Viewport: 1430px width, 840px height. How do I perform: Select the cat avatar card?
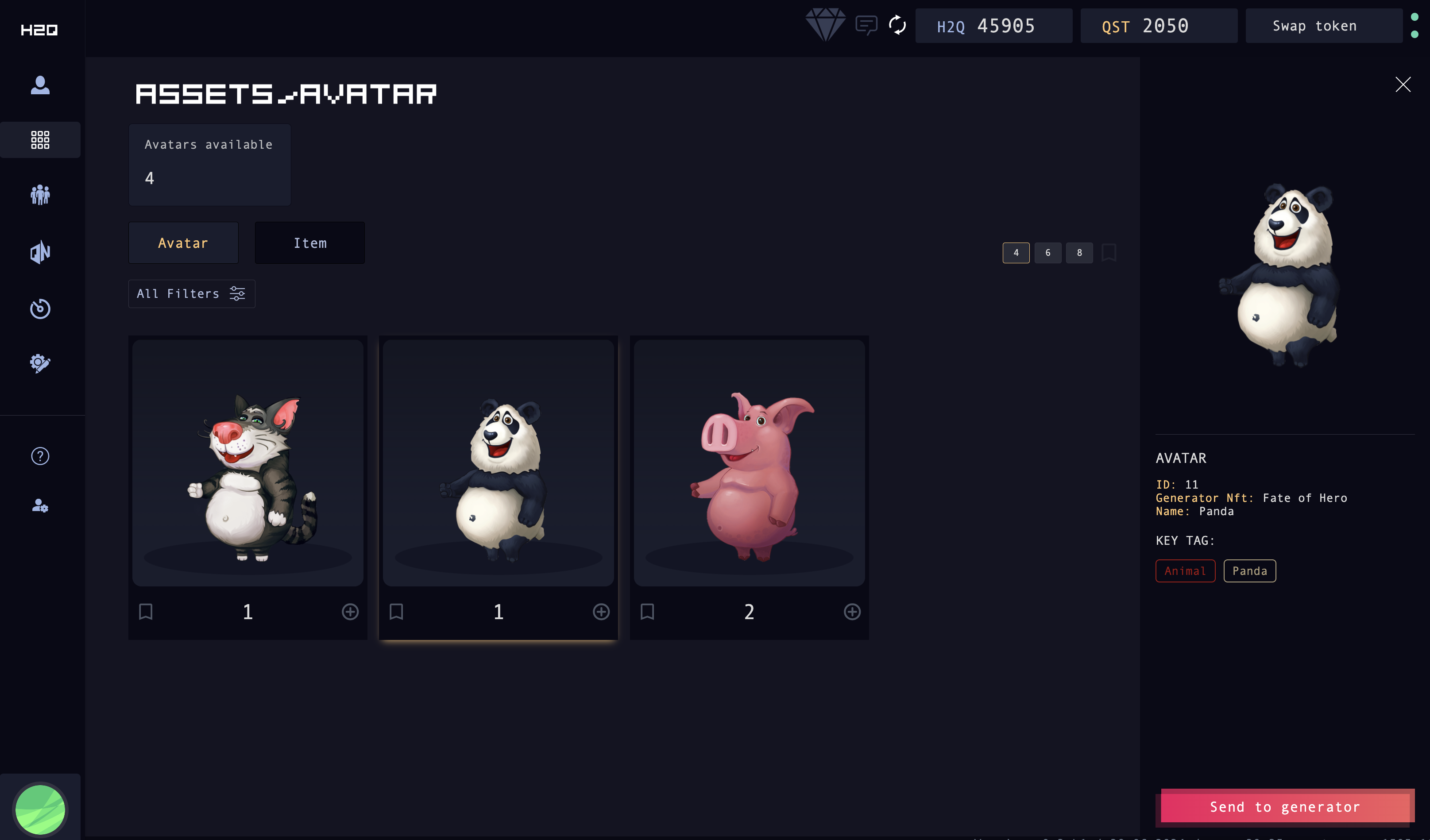pyautogui.click(x=248, y=463)
